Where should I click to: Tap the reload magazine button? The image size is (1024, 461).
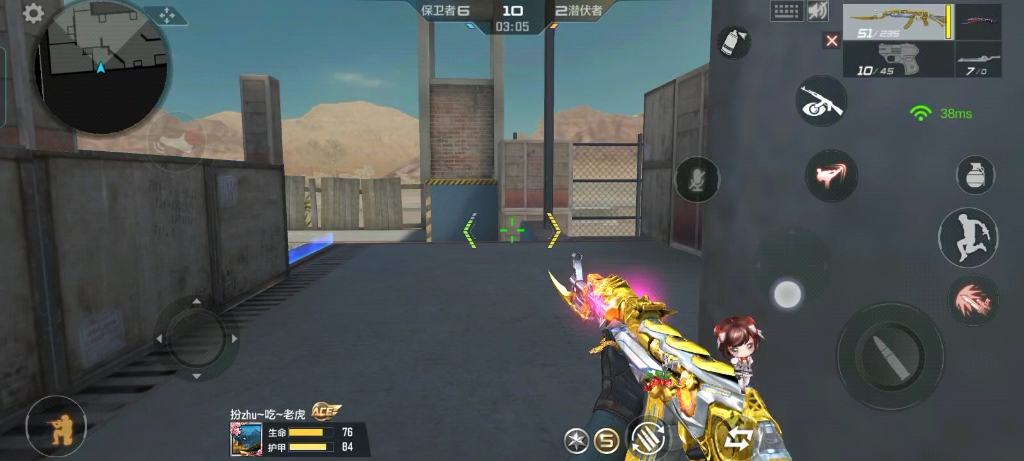pos(647,439)
